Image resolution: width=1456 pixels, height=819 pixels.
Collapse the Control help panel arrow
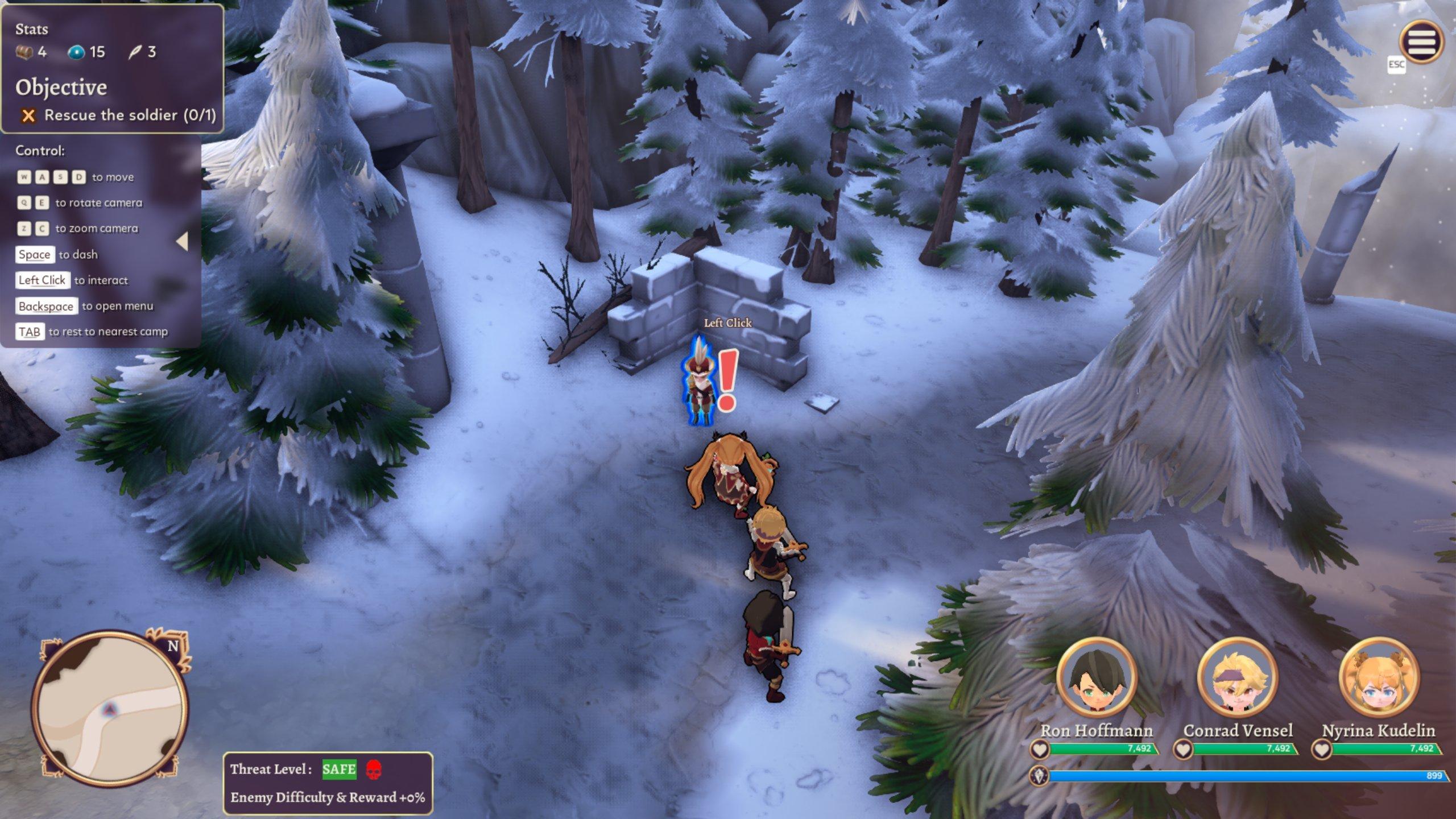(x=183, y=241)
